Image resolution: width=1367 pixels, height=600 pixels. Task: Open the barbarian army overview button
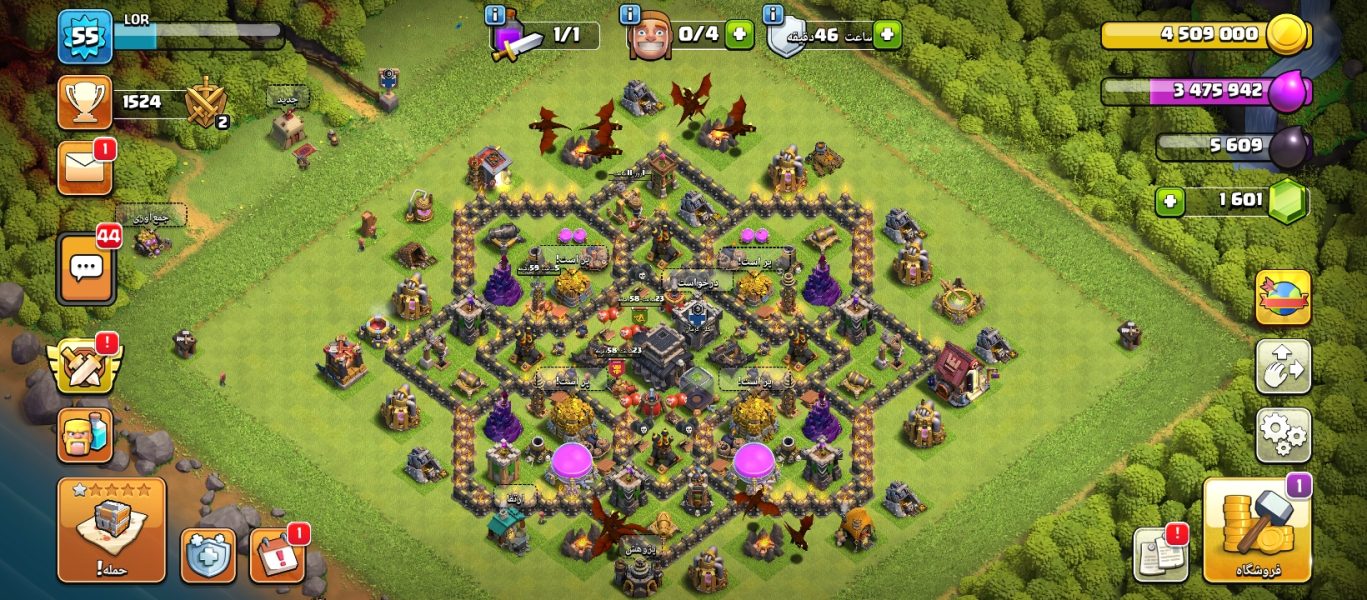[85, 435]
